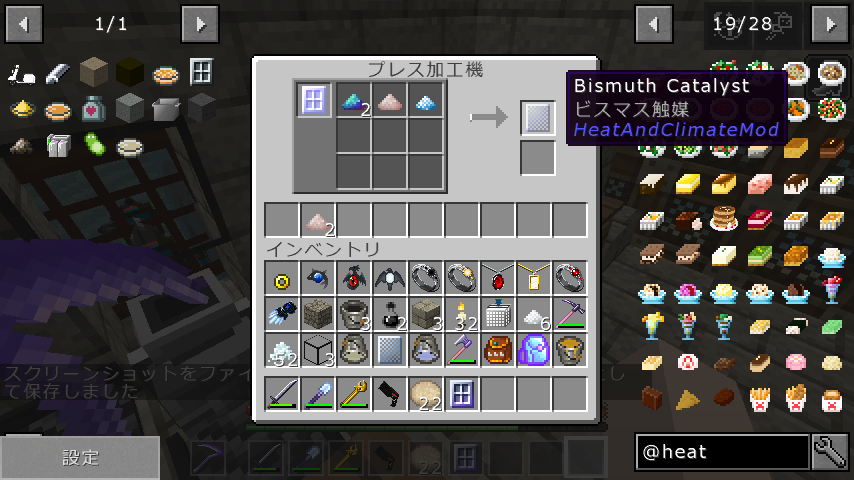Take the Bismuth Catalyst from output slot
Viewport: 854px width, 480px height.
coord(538,118)
